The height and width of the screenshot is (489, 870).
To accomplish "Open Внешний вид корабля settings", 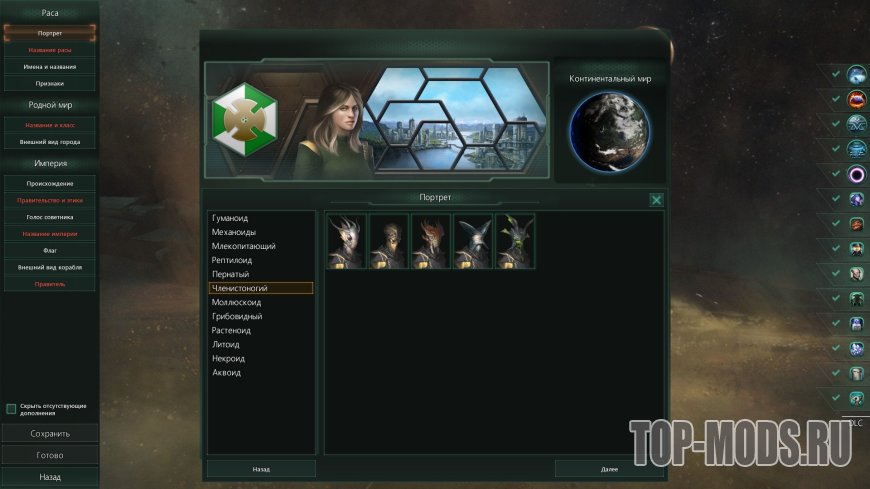I will (x=50, y=267).
